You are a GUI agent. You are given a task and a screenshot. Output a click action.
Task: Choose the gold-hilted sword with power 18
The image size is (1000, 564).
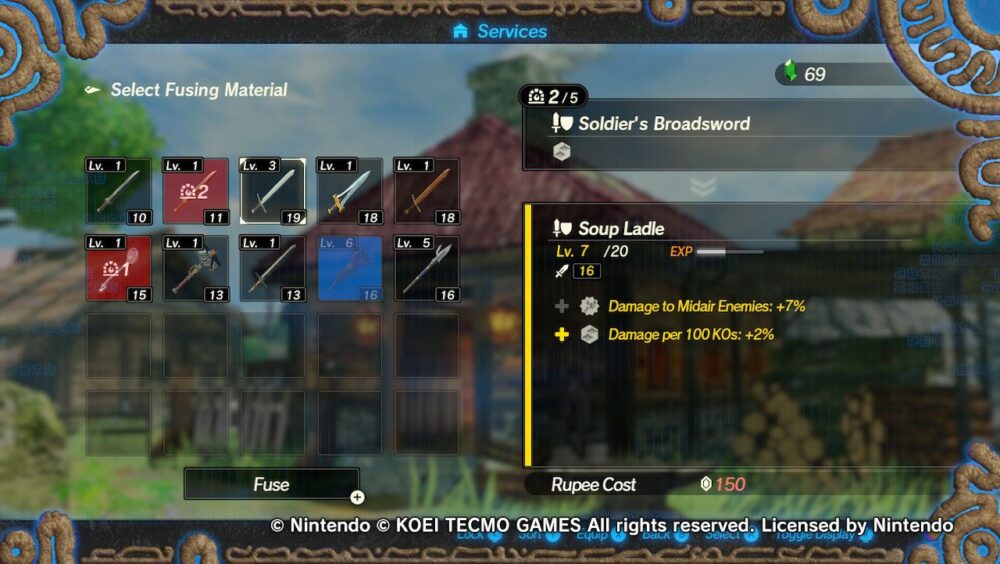click(x=350, y=191)
